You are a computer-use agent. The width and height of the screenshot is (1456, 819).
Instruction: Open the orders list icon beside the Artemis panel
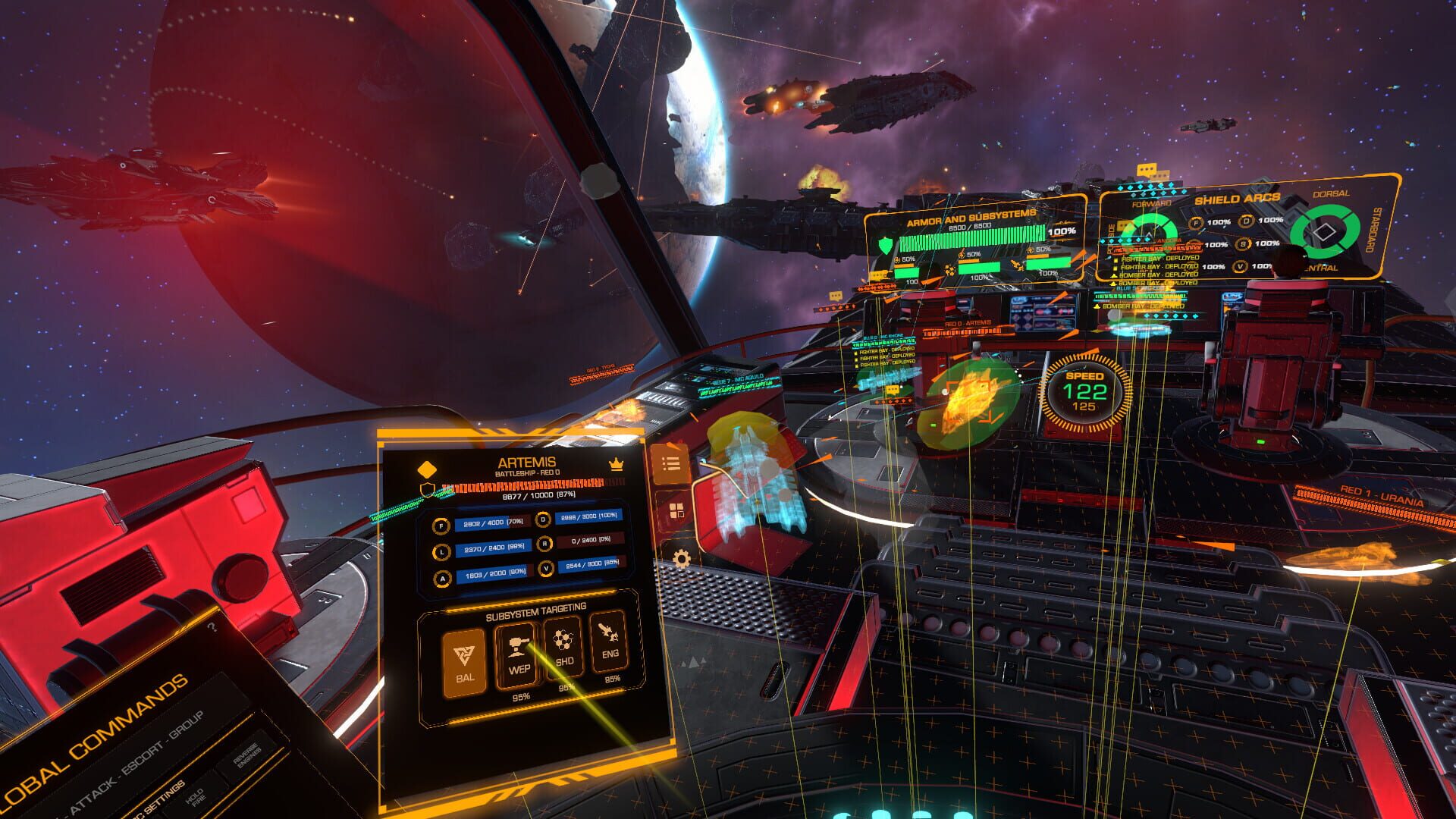click(x=671, y=465)
